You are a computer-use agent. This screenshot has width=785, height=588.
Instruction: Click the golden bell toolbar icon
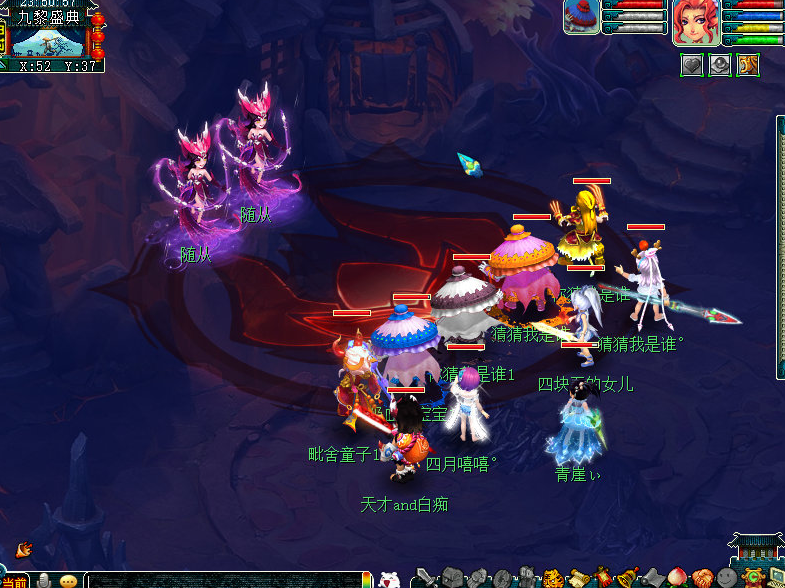click(629, 578)
